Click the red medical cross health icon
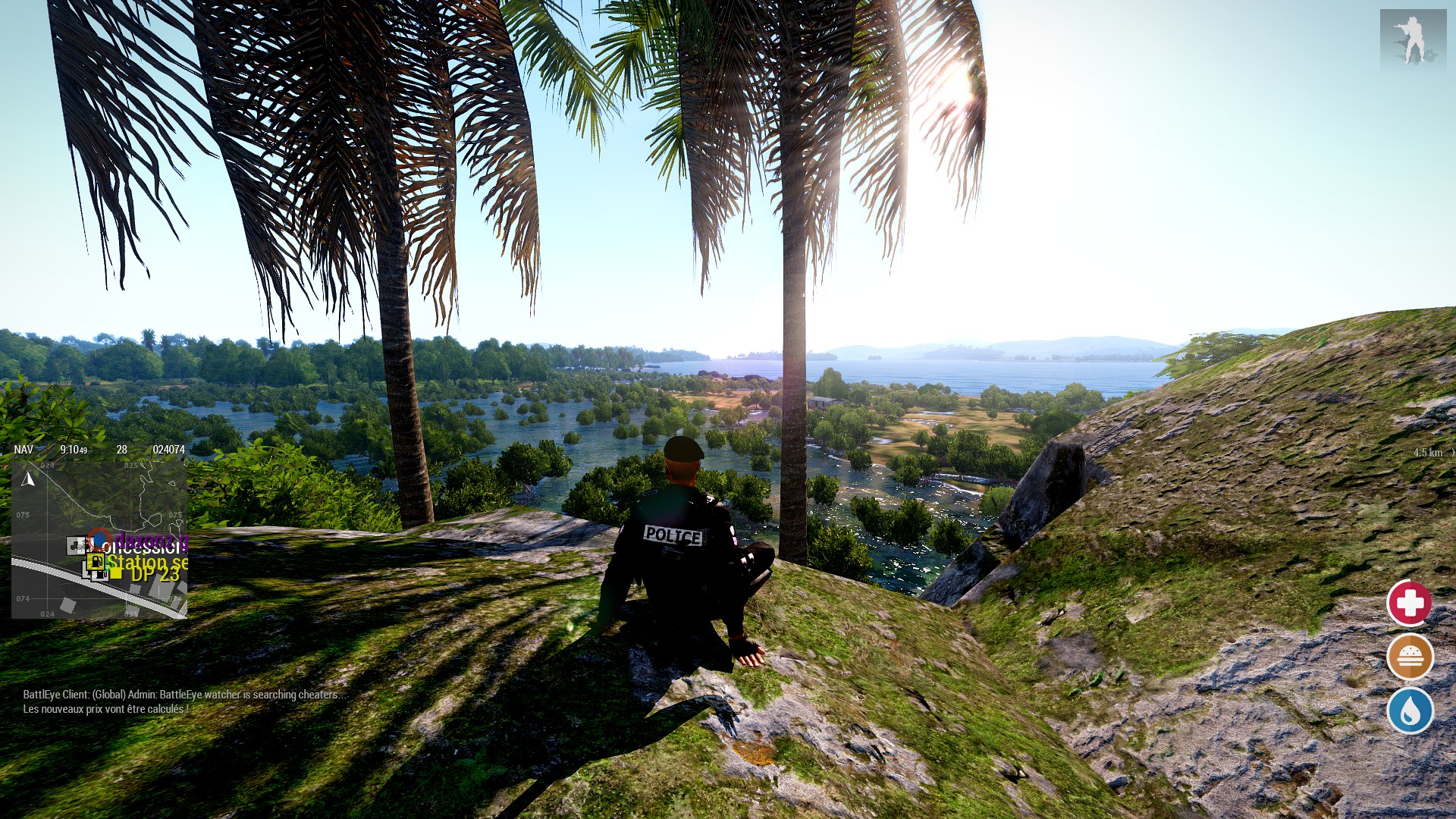1456x819 pixels. 1409,604
